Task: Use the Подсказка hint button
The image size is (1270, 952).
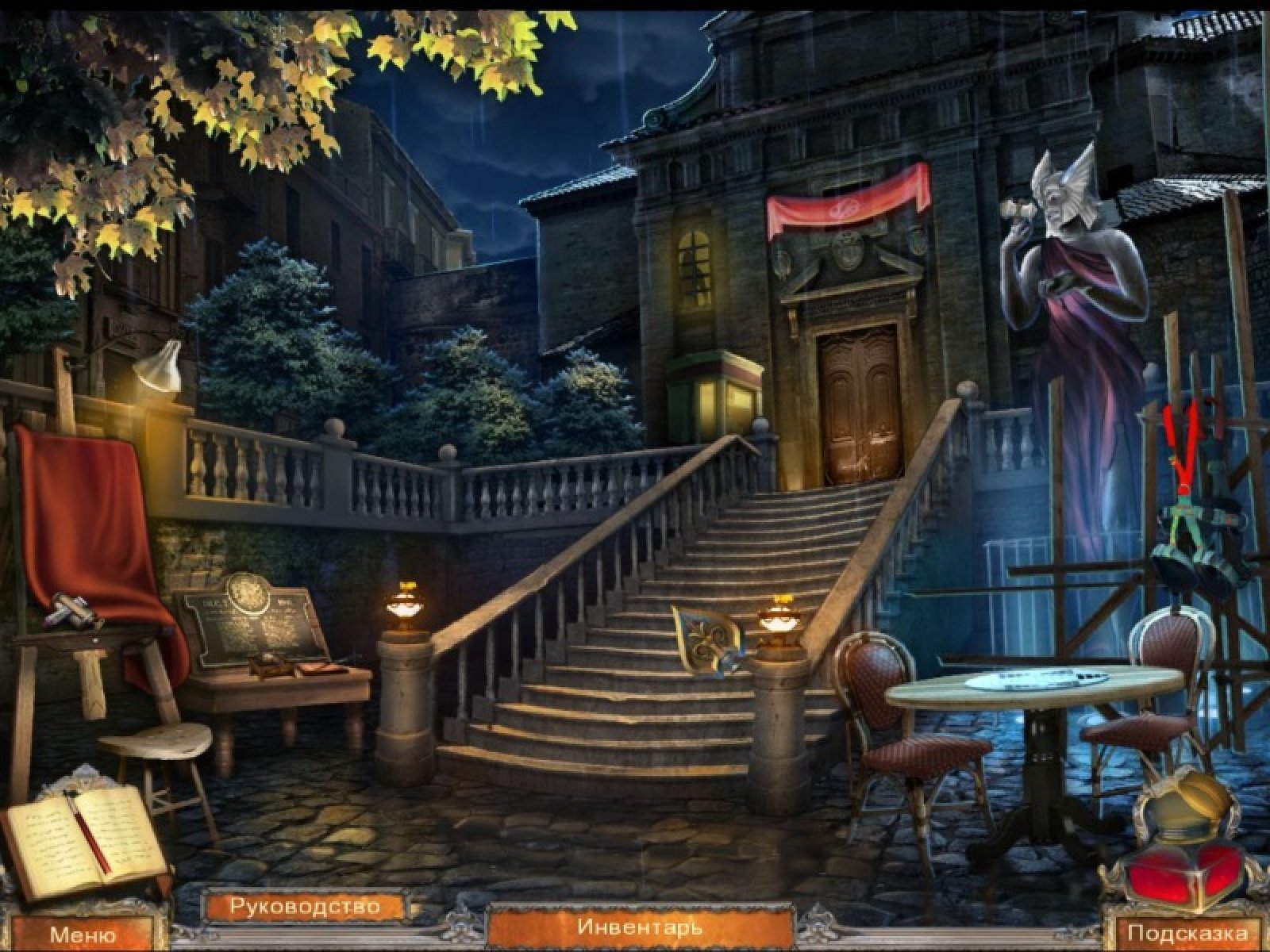Action: pos(1187,934)
